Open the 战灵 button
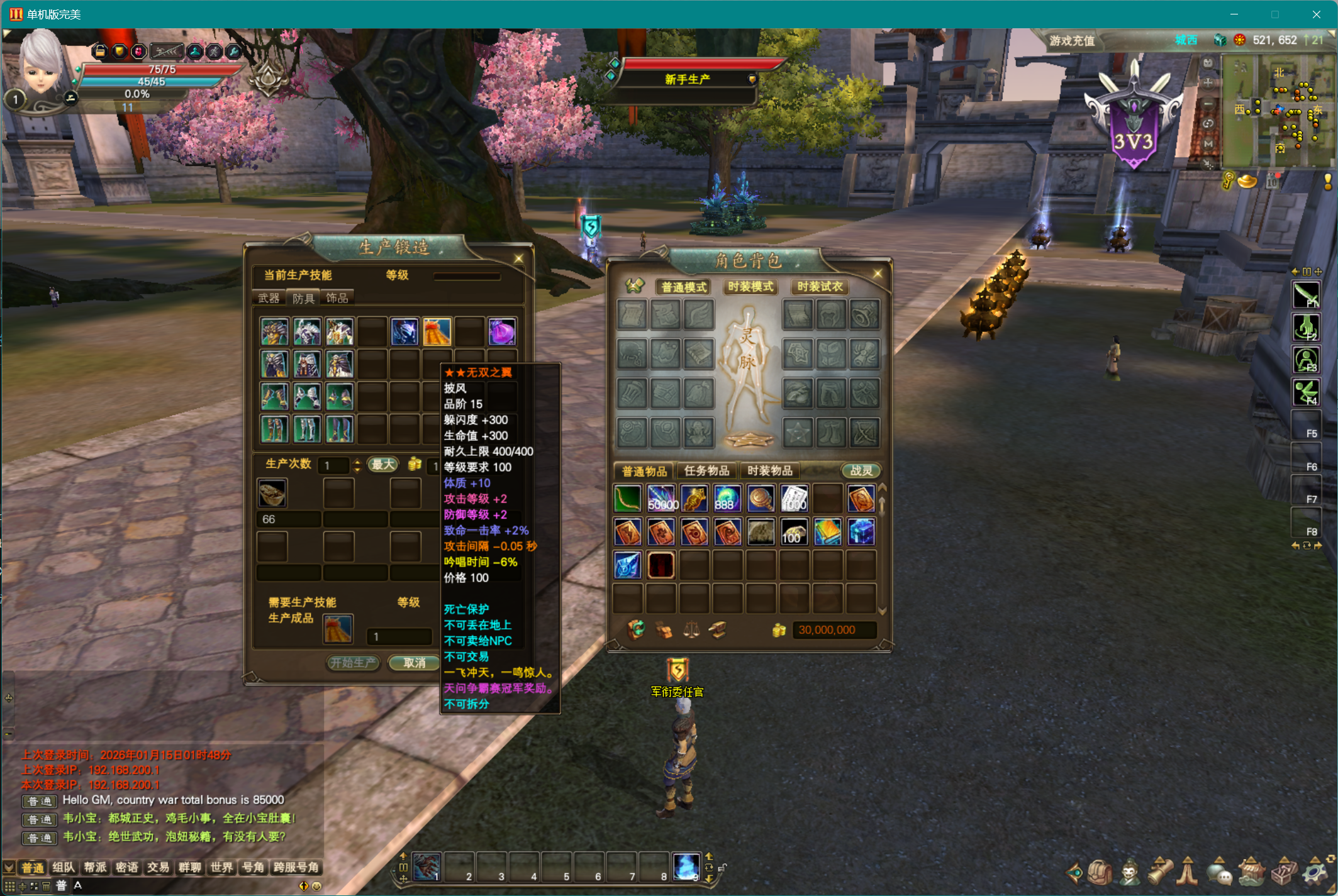 861,471
